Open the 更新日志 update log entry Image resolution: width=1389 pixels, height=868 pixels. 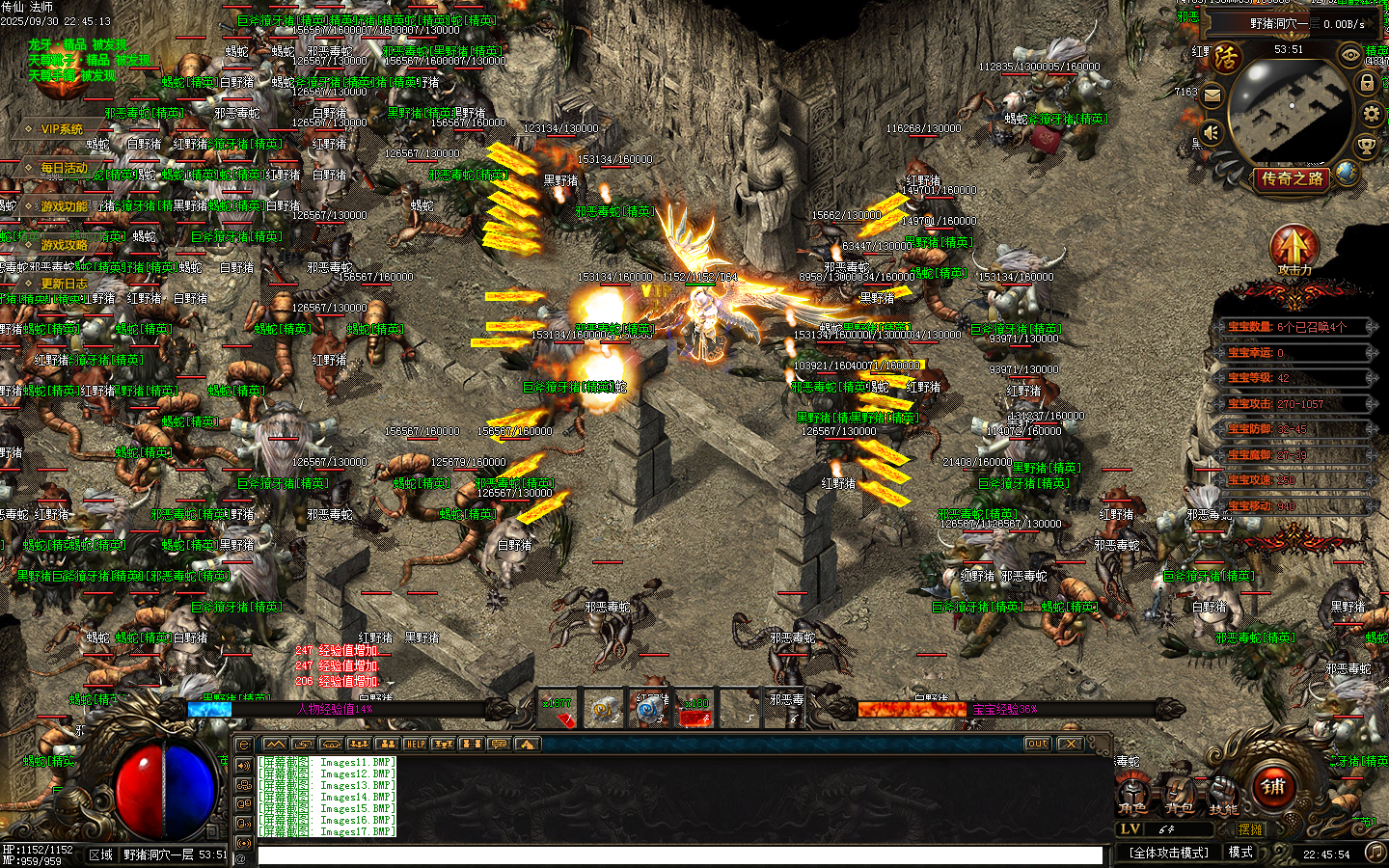tap(64, 284)
